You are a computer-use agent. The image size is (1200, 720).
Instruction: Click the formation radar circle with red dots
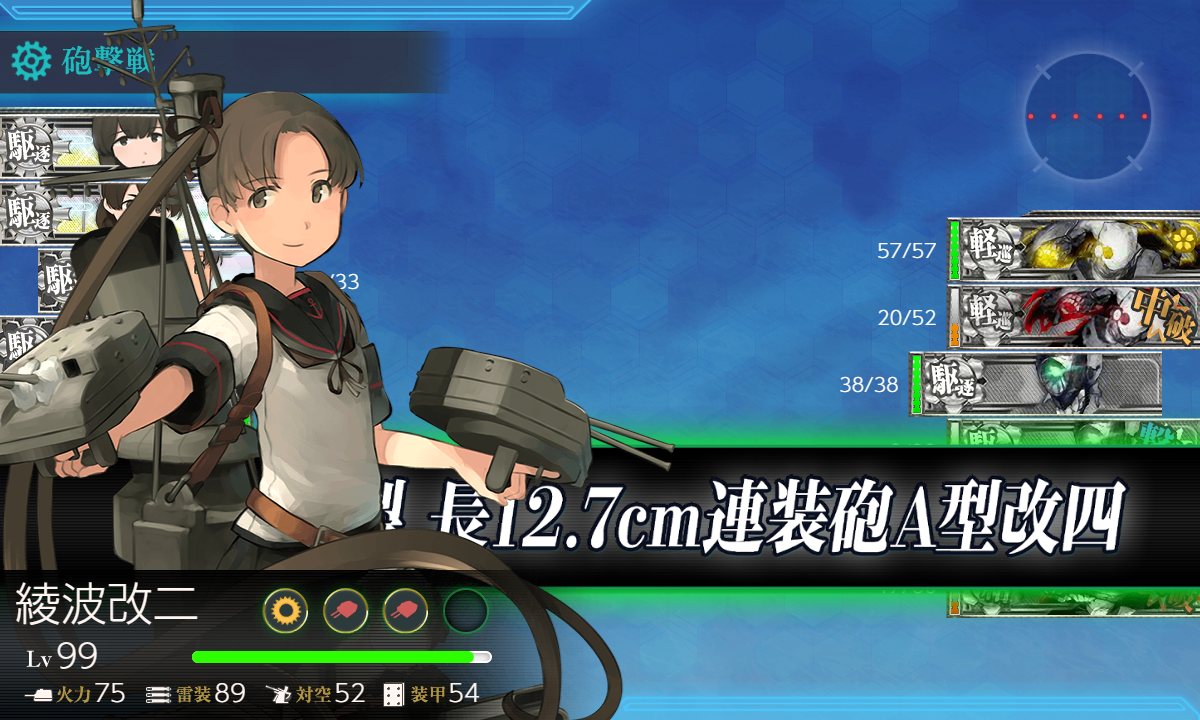(1087, 116)
